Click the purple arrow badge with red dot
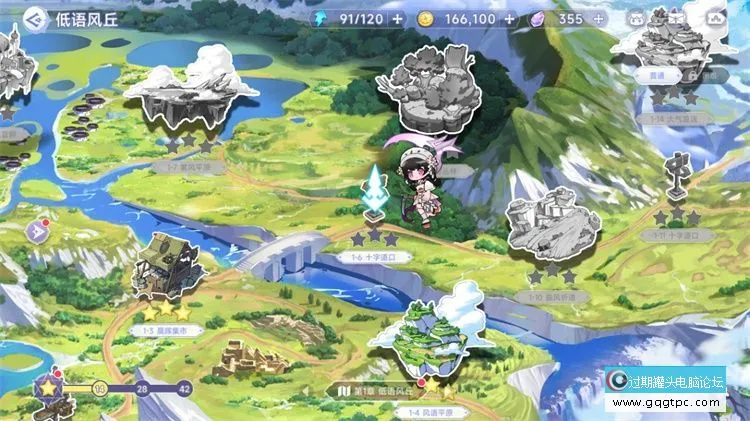The image size is (750, 421). tap(35, 231)
